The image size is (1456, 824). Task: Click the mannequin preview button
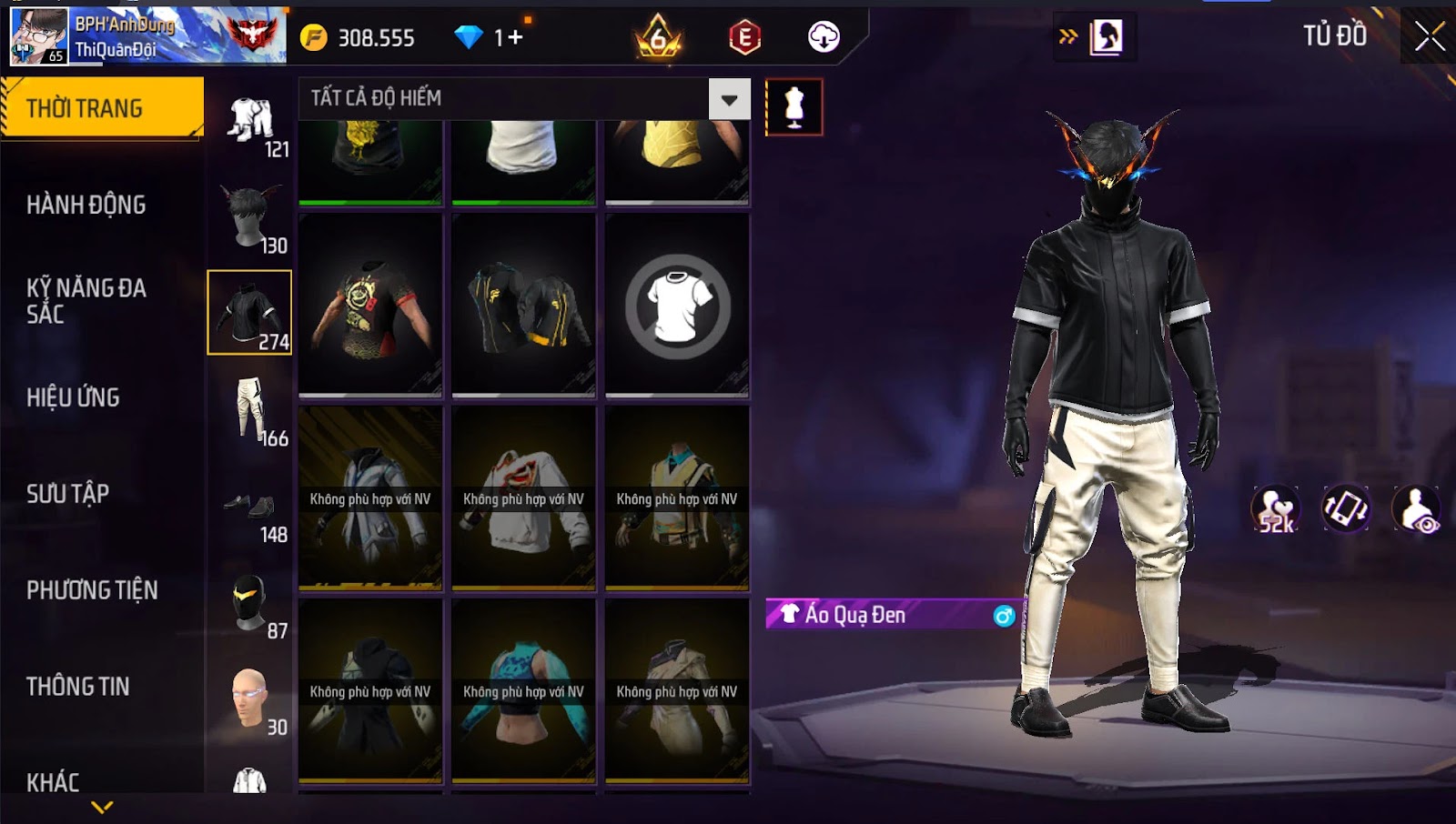click(x=794, y=107)
